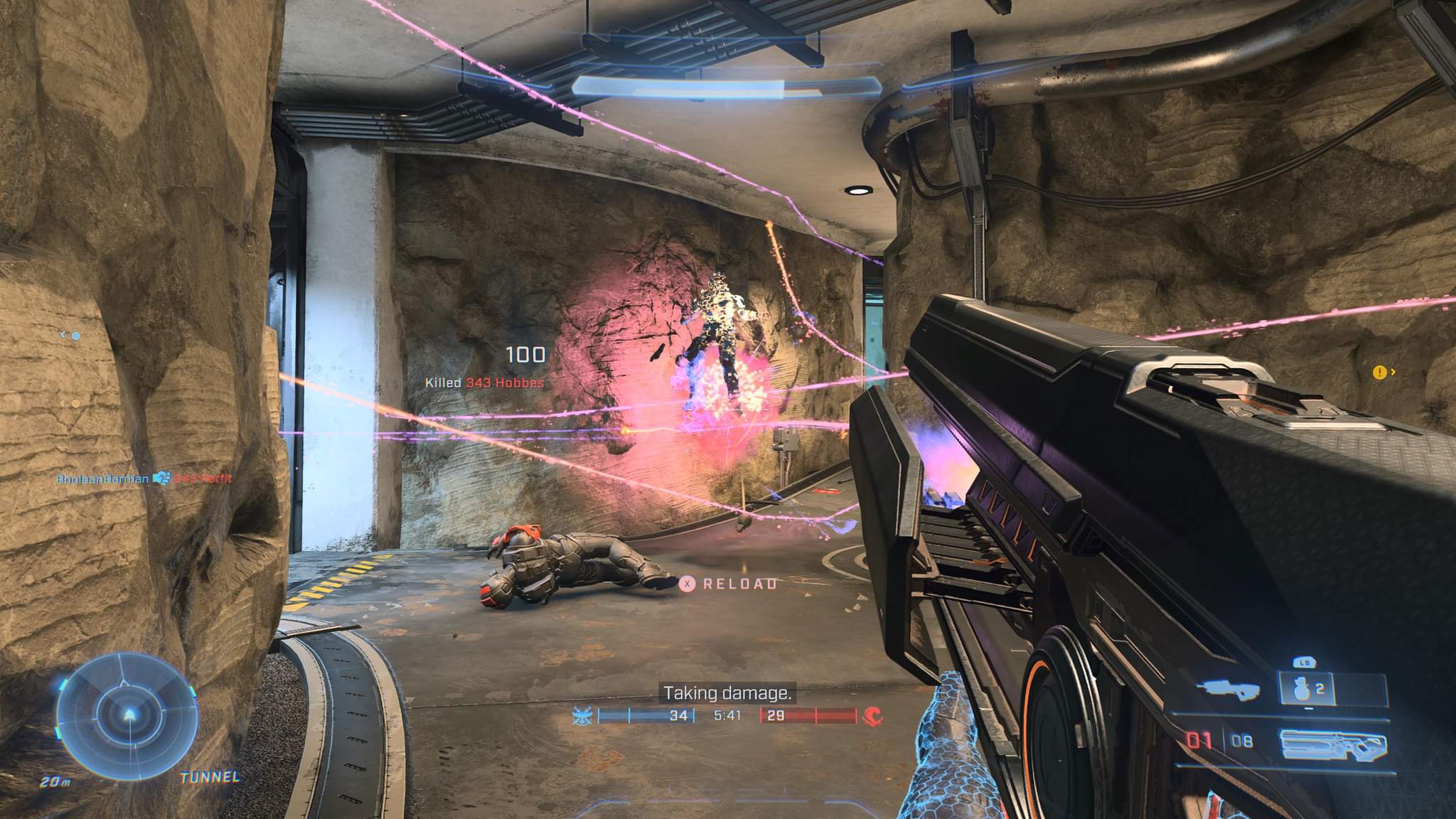Click the yellow teammate off-screen indicator
Image resolution: width=1456 pixels, height=819 pixels.
75,404
